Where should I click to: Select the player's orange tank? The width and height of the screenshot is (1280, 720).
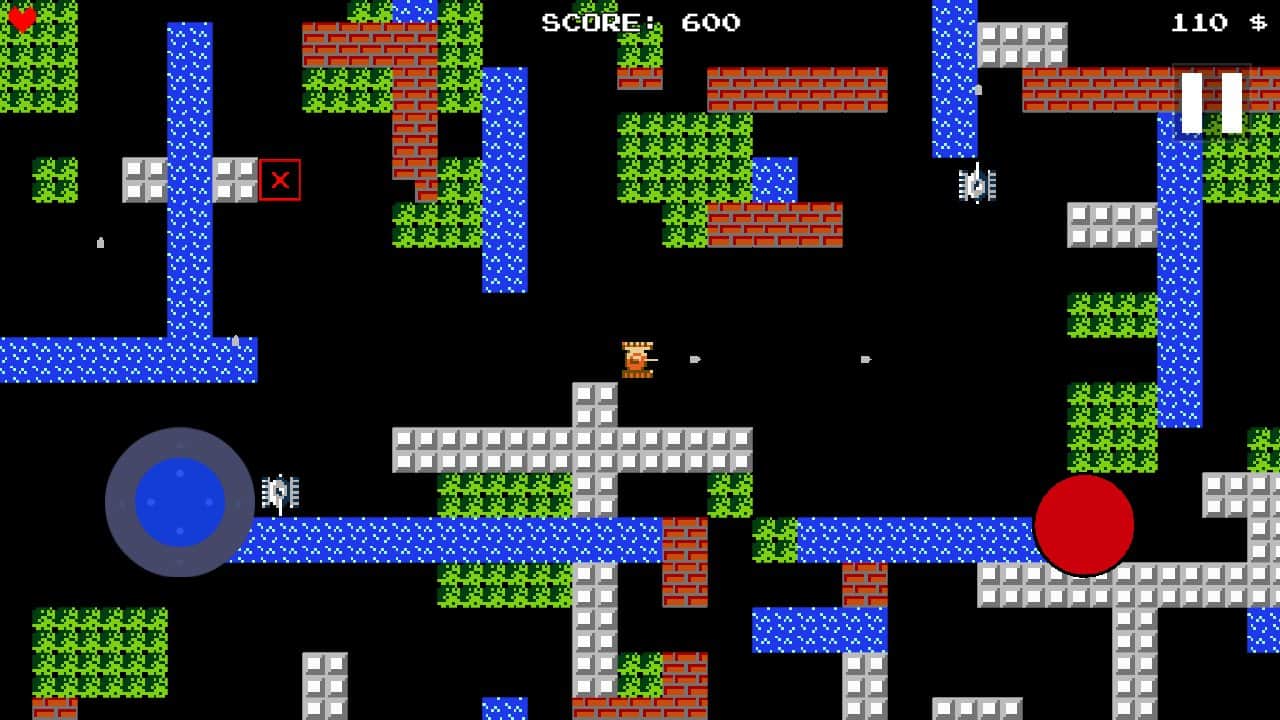637,360
